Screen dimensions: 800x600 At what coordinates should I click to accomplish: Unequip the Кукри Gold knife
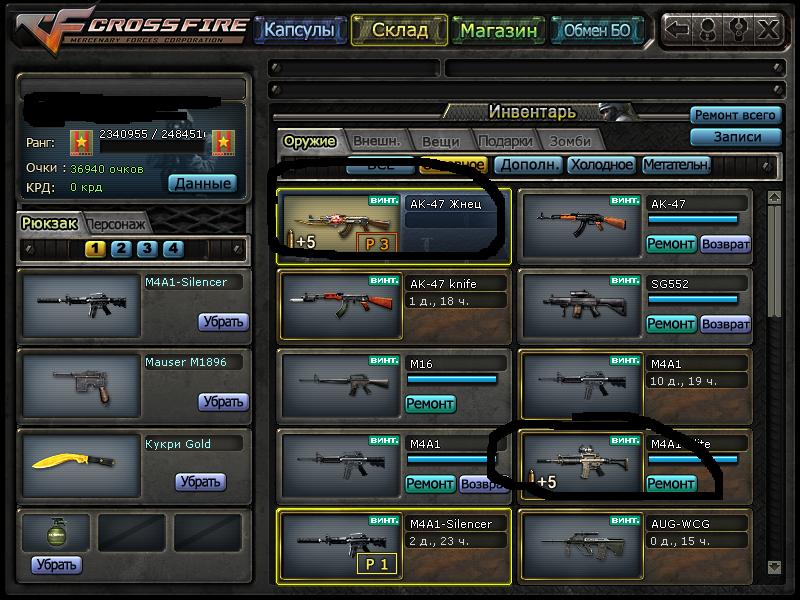200,482
